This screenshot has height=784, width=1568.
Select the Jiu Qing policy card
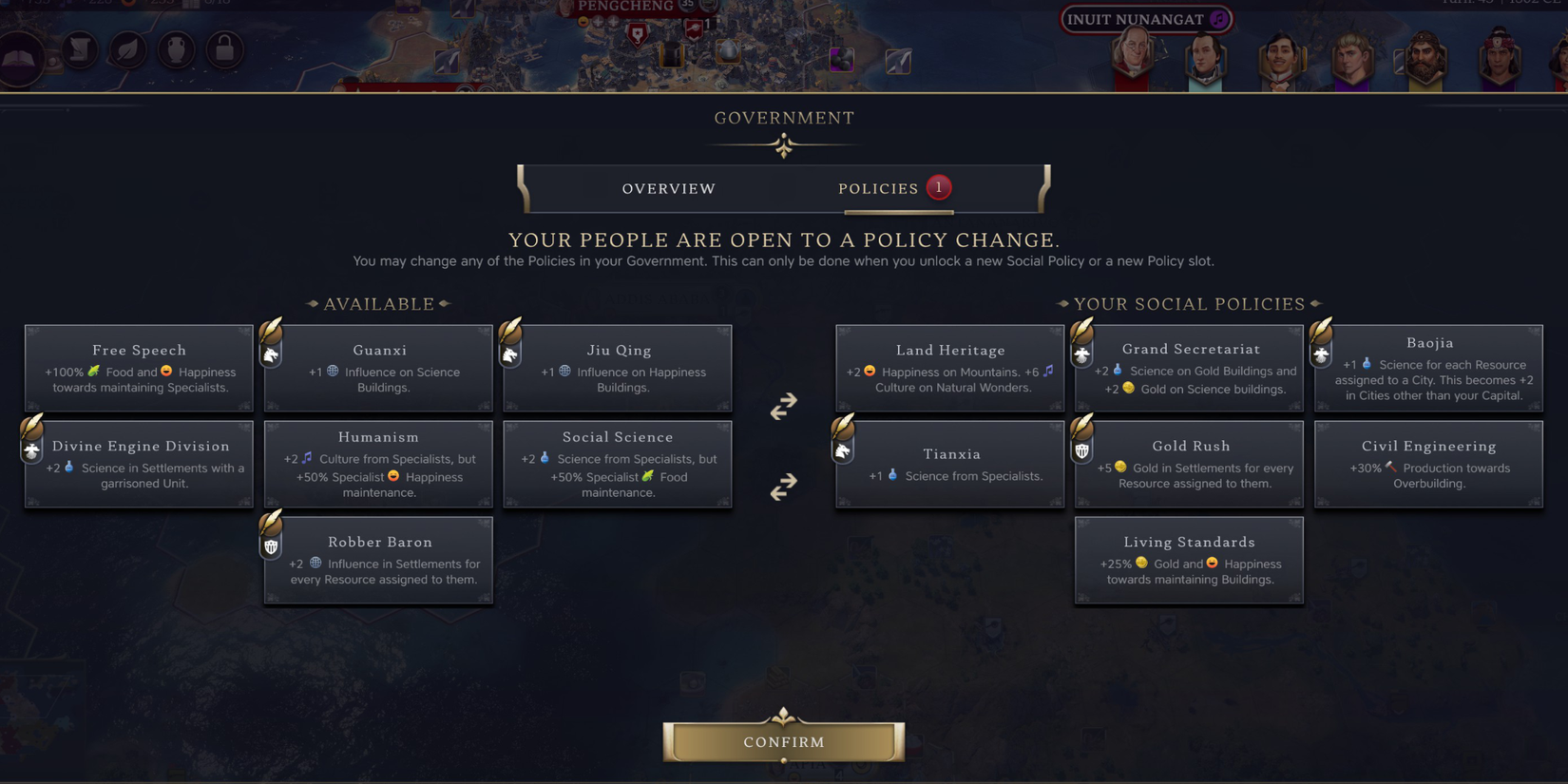618,368
